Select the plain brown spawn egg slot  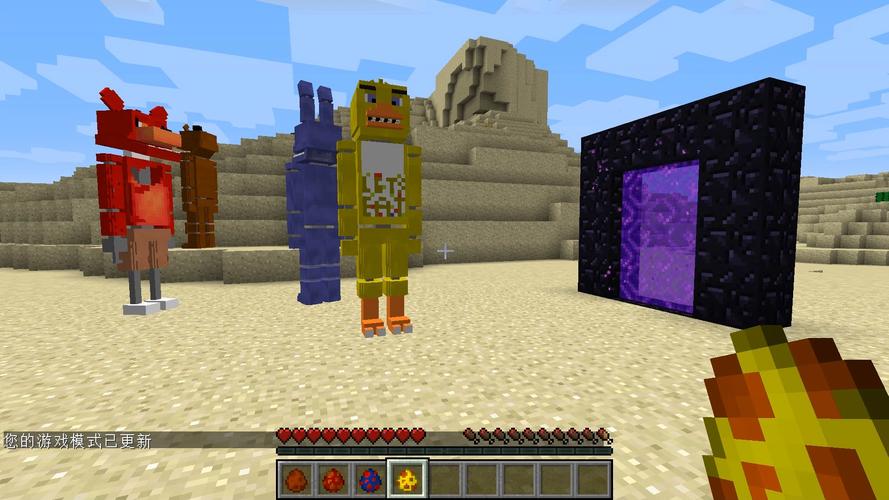coord(296,480)
